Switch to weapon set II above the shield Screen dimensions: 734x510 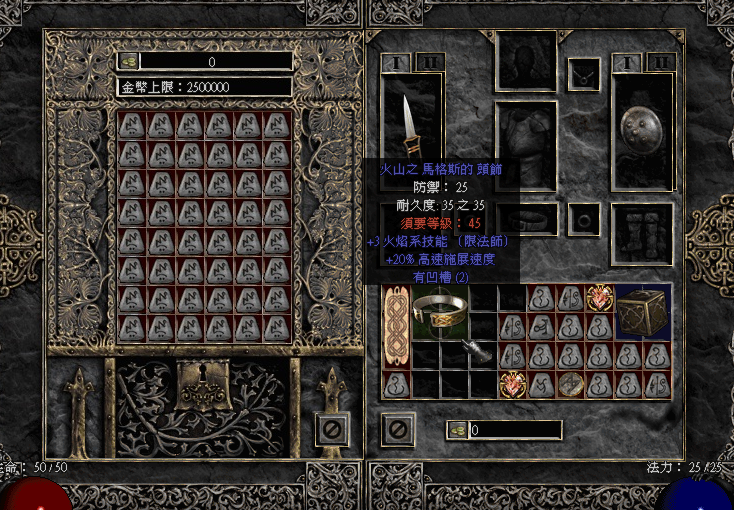click(659, 62)
